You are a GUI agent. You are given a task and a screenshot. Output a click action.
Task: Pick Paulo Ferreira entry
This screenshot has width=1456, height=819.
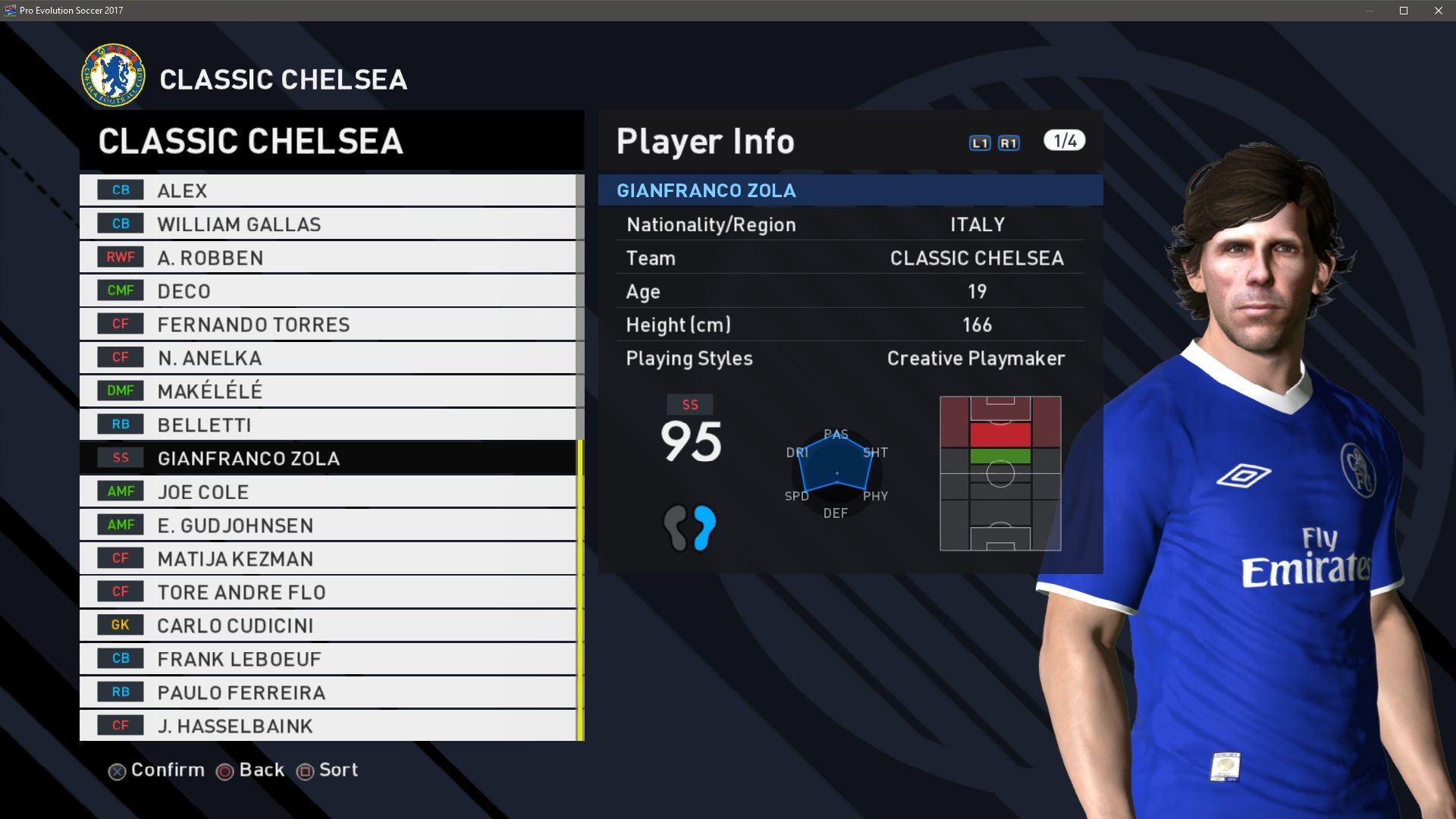[x=328, y=692]
